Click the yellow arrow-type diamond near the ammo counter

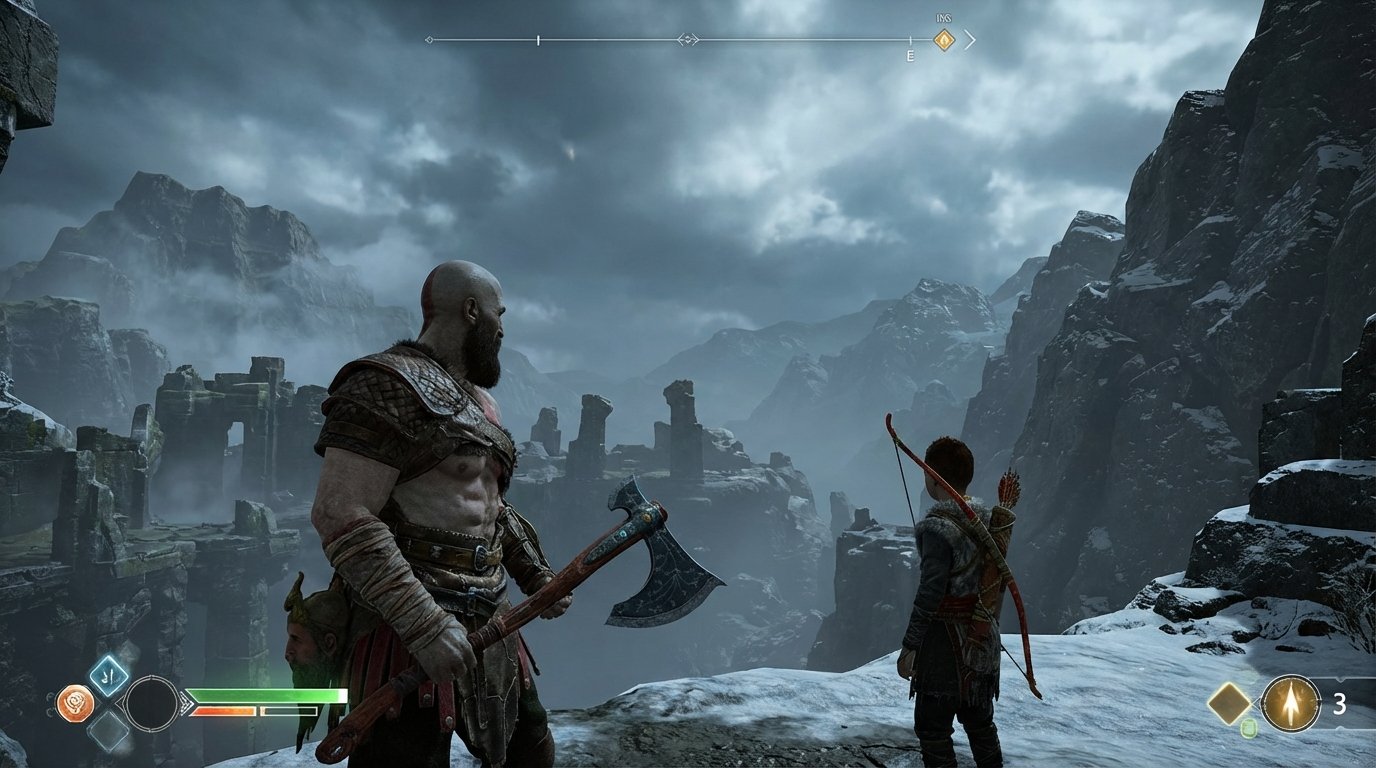[x=1231, y=701]
